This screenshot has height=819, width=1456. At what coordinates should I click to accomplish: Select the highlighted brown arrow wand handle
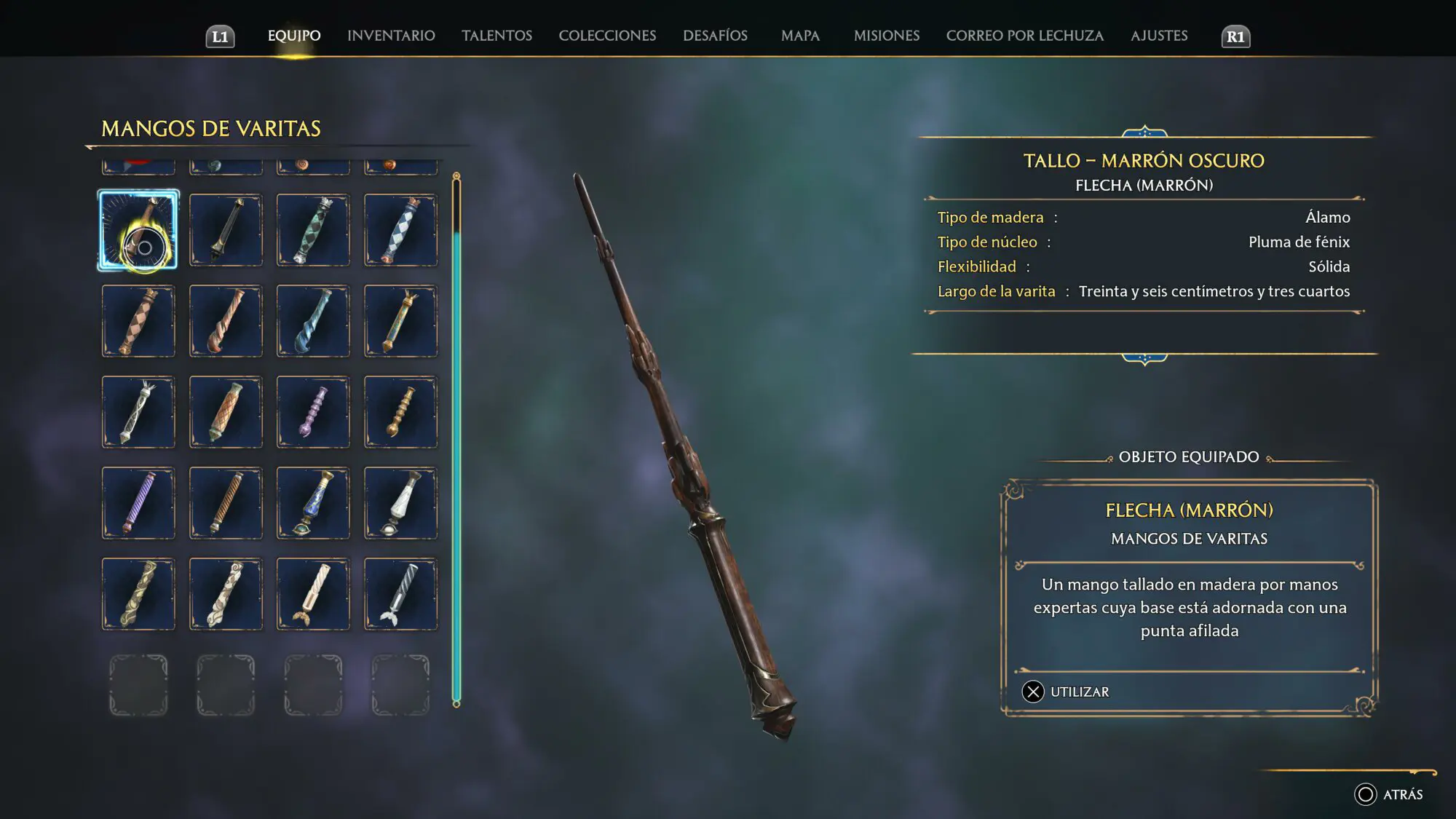click(x=138, y=230)
